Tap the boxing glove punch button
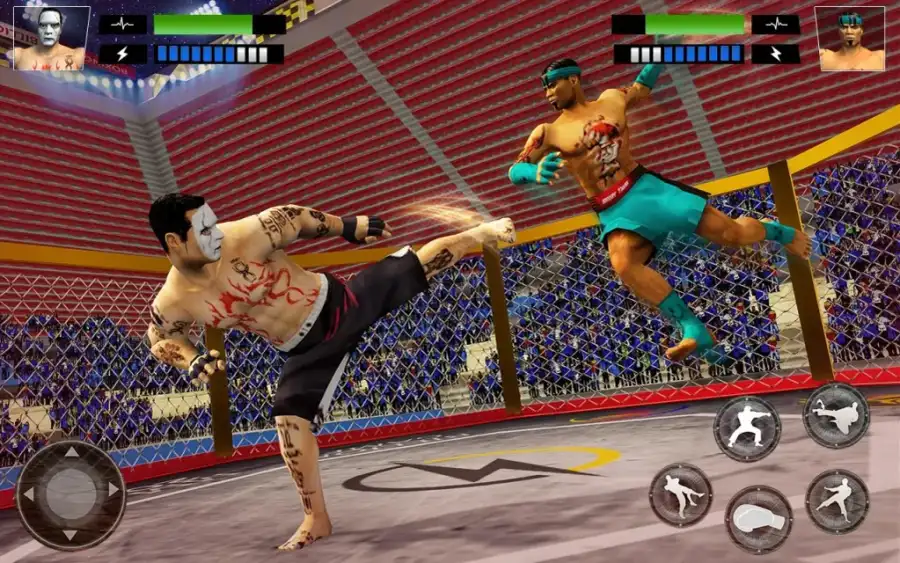Image resolution: width=900 pixels, height=563 pixels. point(758,519)
